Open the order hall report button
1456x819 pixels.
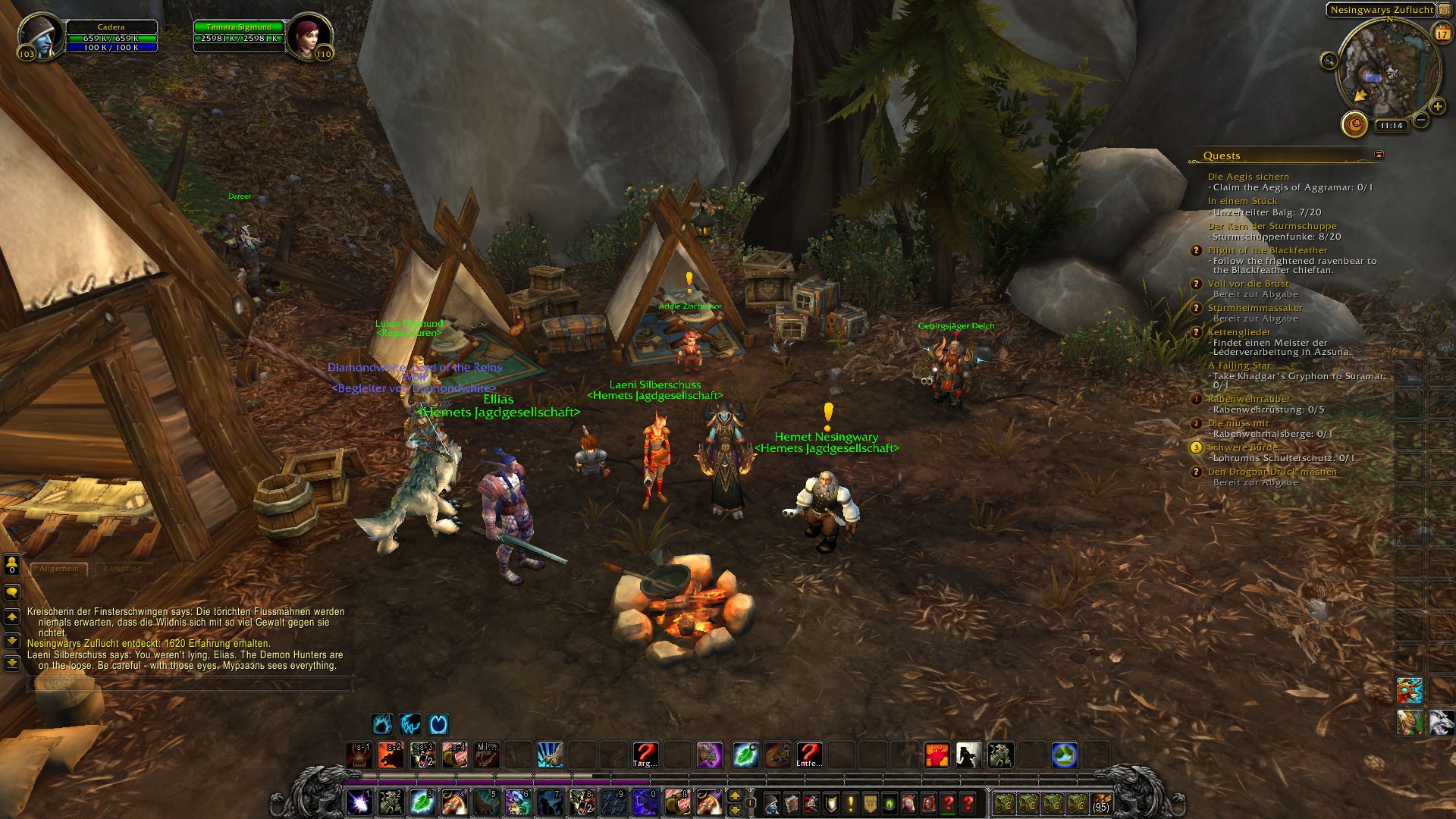pos(1354,124)
